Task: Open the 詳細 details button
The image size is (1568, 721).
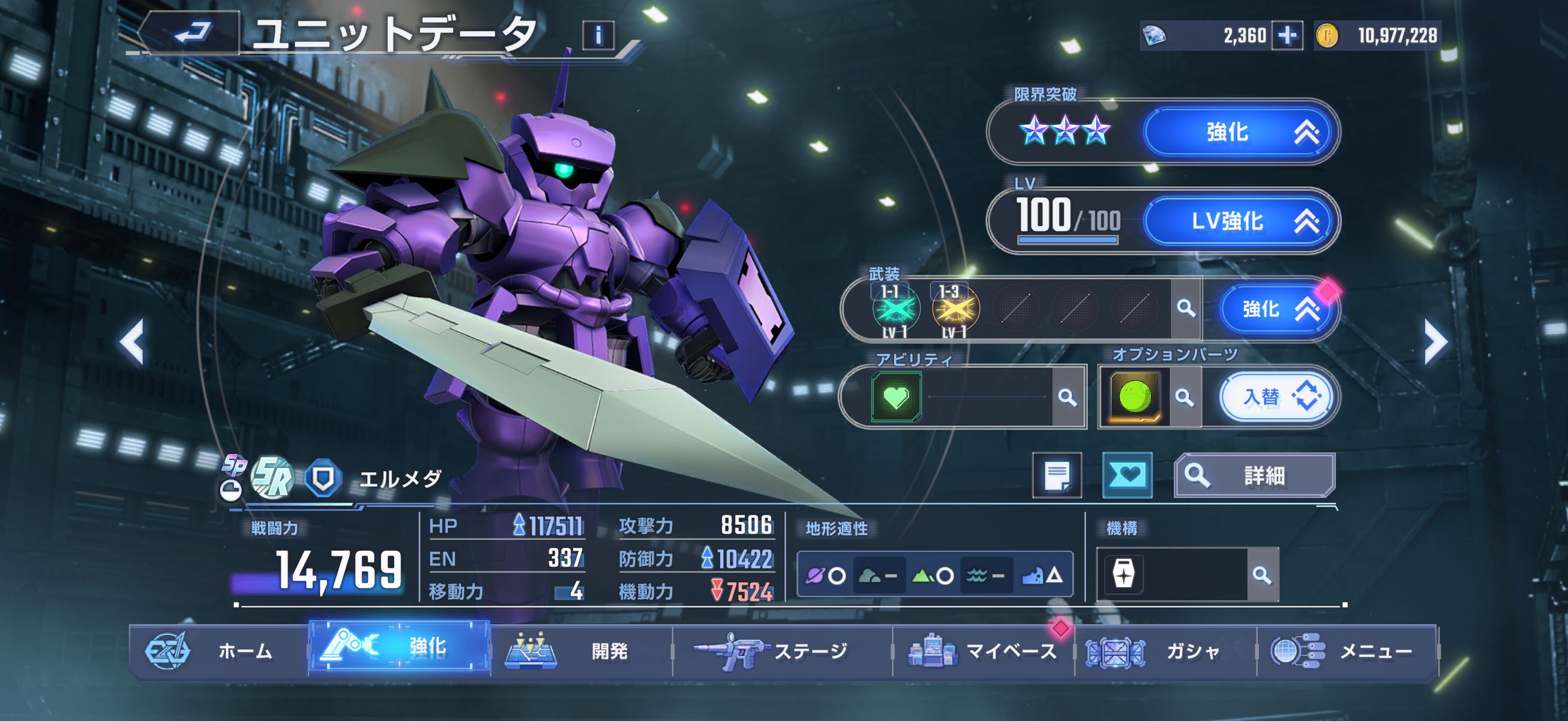Action: (1254, 475)
